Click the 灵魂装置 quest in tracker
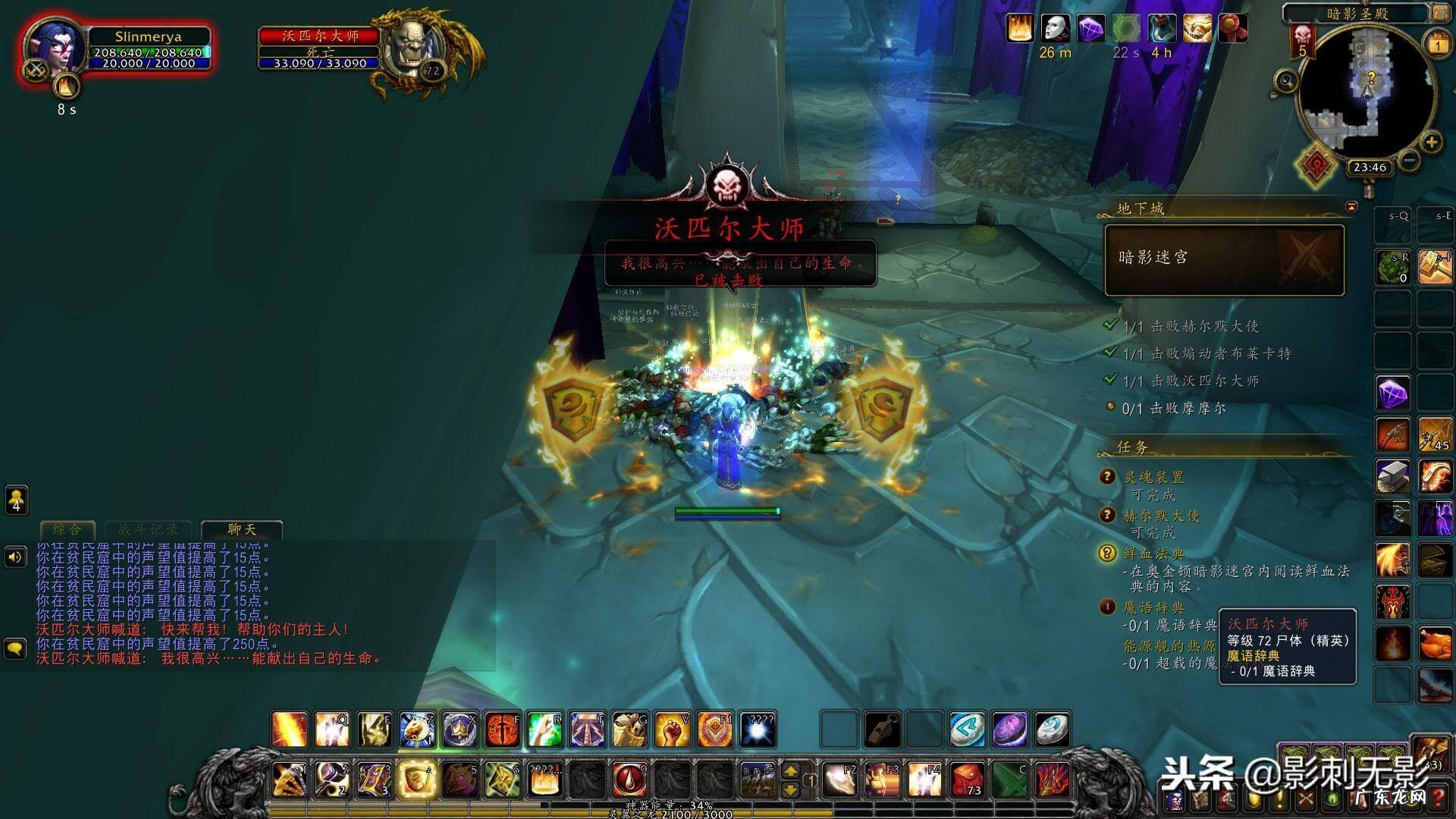The height and width of the screenshot is (819, 1456). (x=1153, y=477)
